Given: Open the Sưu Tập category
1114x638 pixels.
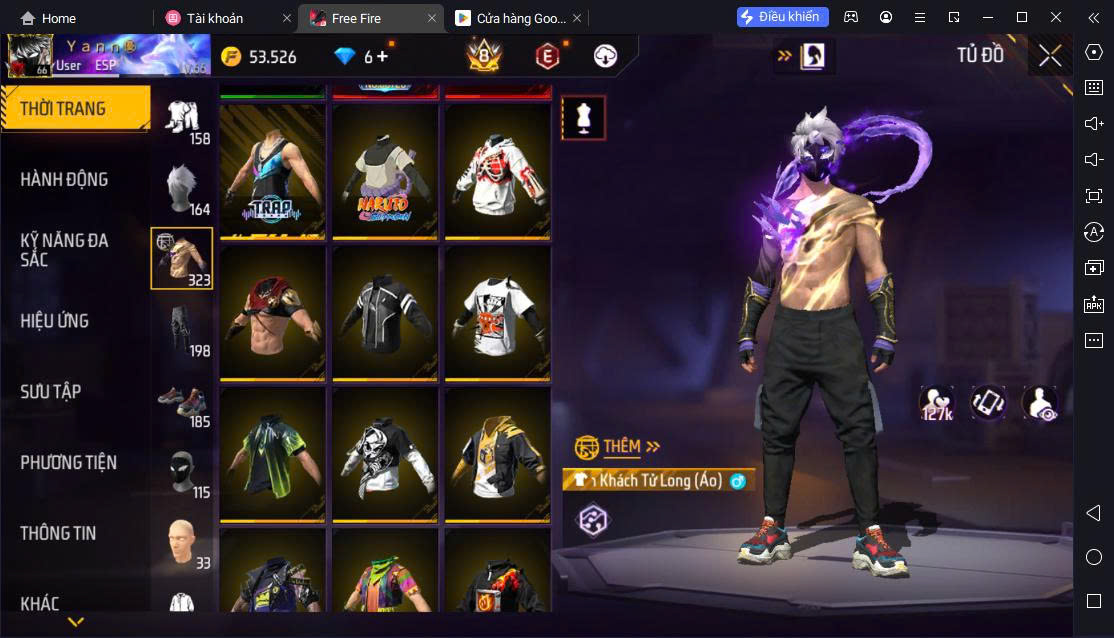Looking at the screenshot, I should coord(51,392).
